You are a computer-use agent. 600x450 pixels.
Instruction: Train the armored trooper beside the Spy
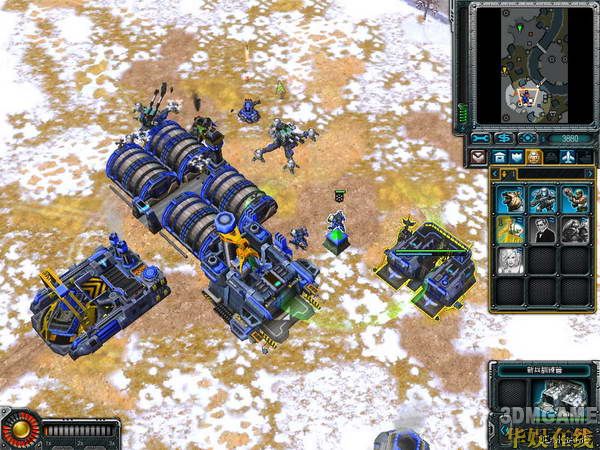tap(574, 230)
